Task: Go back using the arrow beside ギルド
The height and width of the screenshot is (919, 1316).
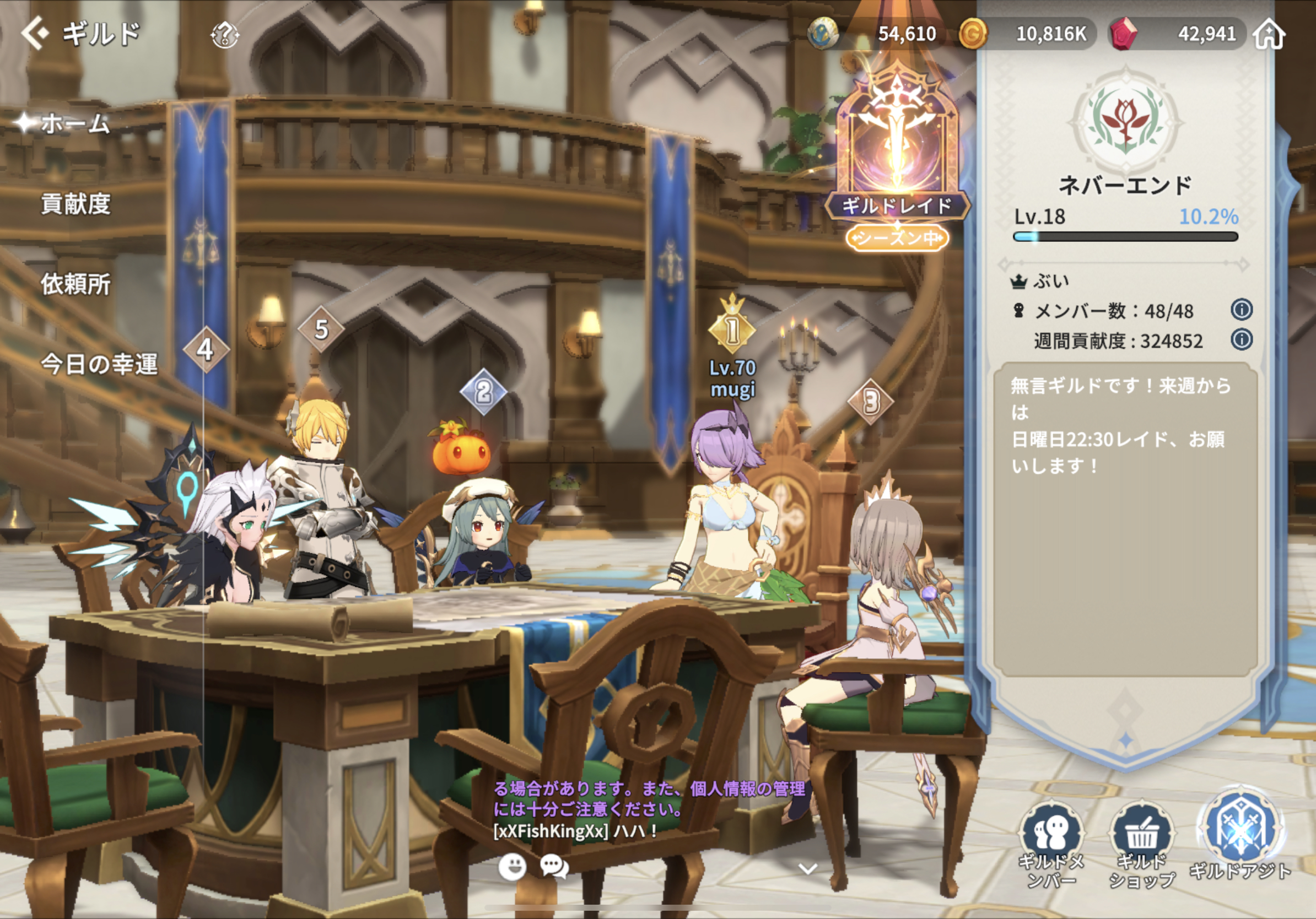Action: coord(34,33)
